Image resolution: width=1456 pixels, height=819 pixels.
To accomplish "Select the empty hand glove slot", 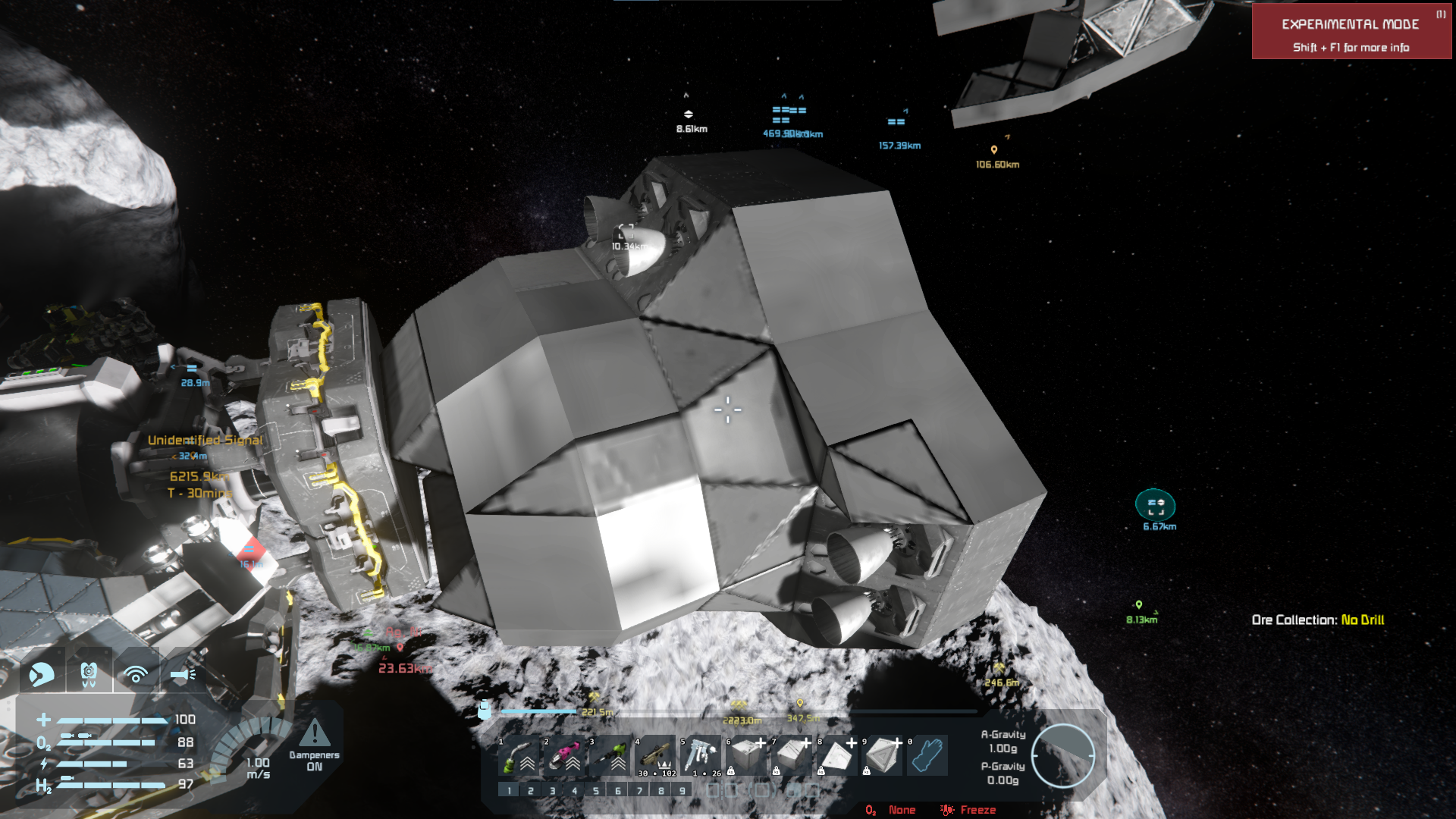I will (927, 755).
